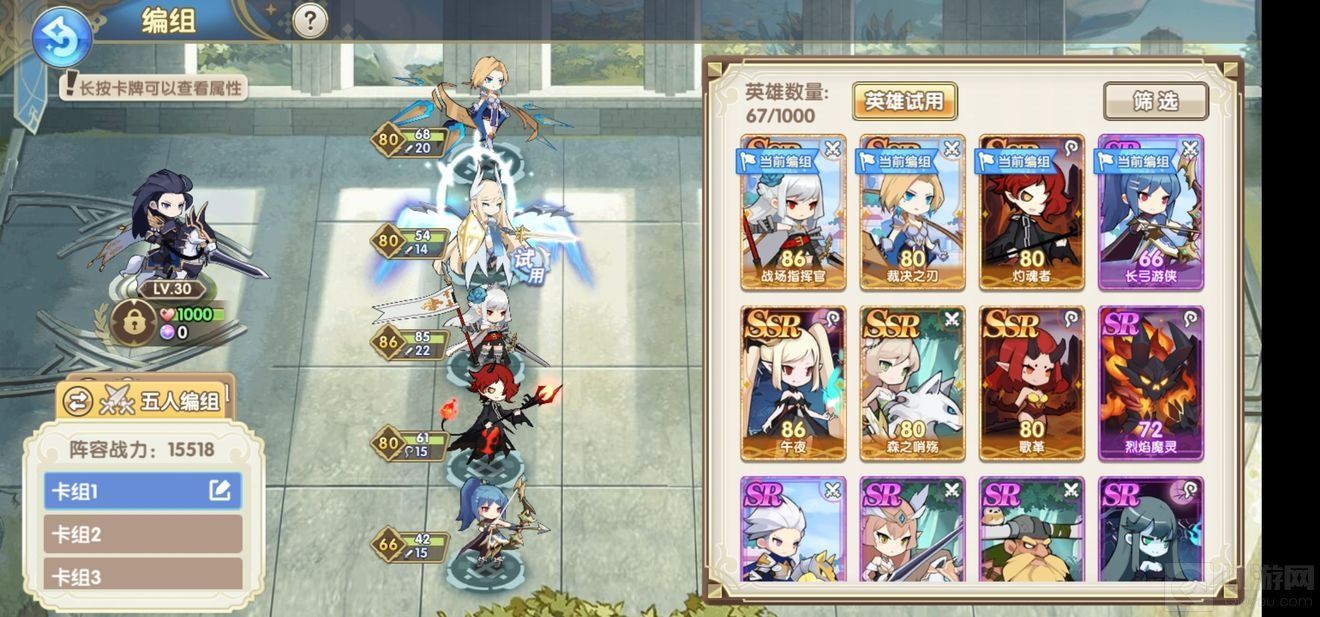Switch to deck 卡组2
Screen dimensions: 1320x617
pos(143,534)
